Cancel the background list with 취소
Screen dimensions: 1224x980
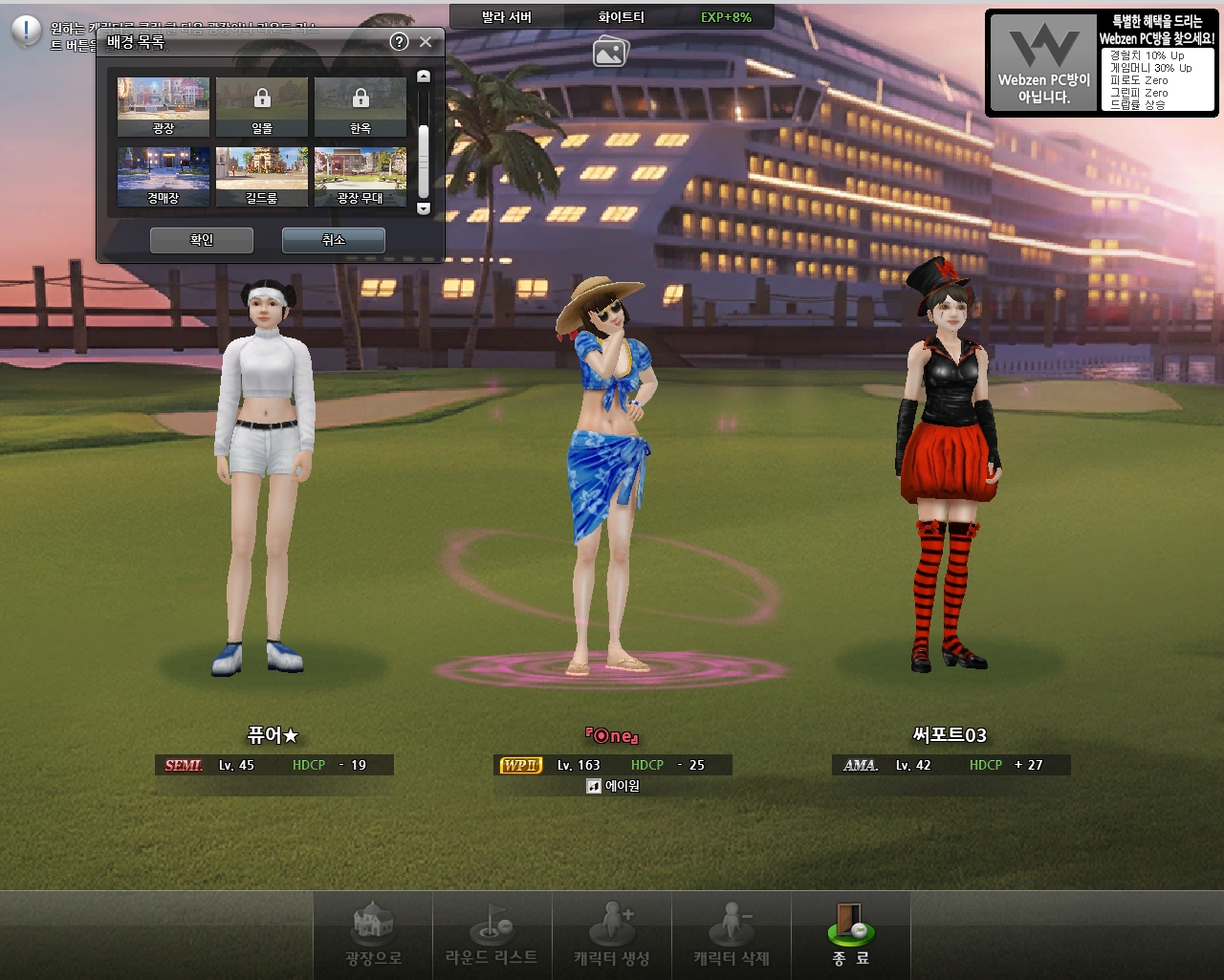(333, 240)
